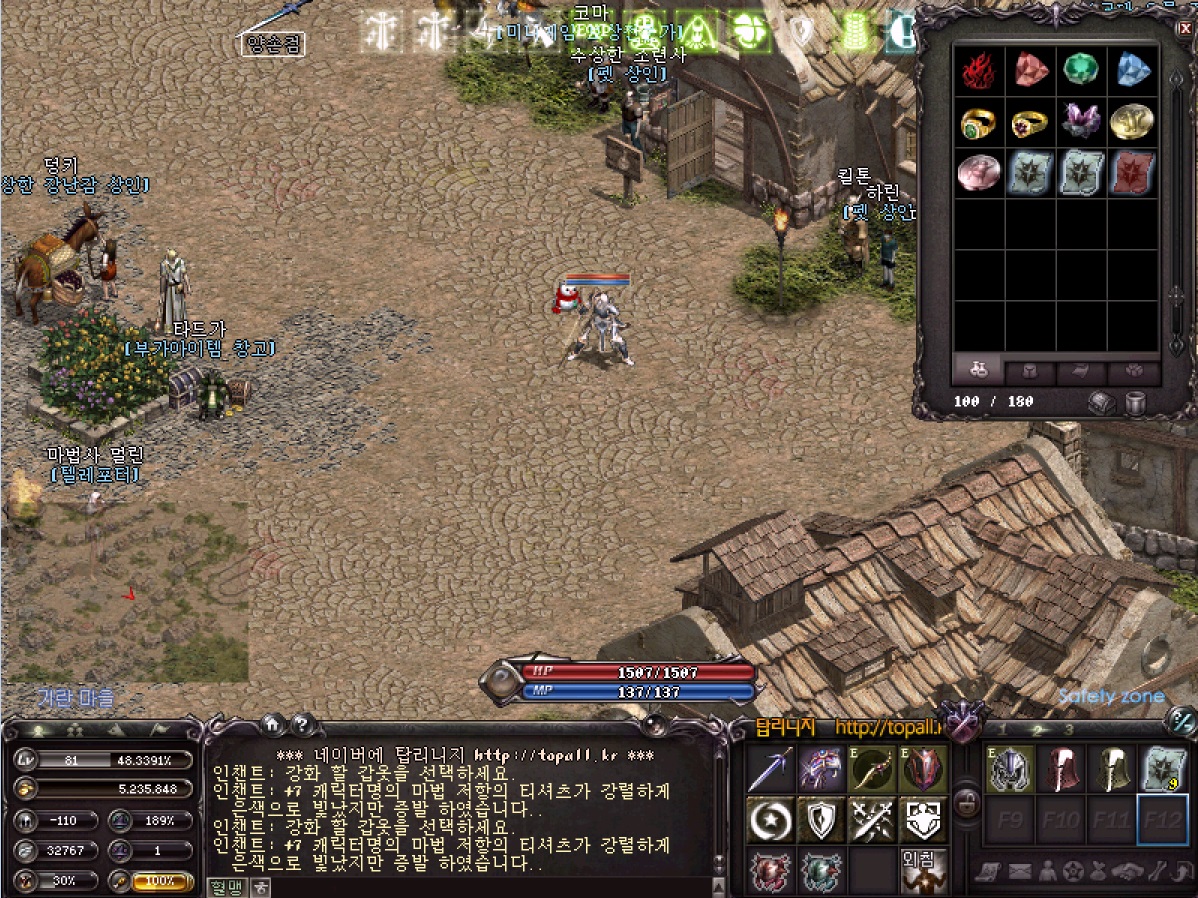Viewport: 1198px width, 898px height.
Task: Select the sword slot in hotbar
Action: click(771, 769)
